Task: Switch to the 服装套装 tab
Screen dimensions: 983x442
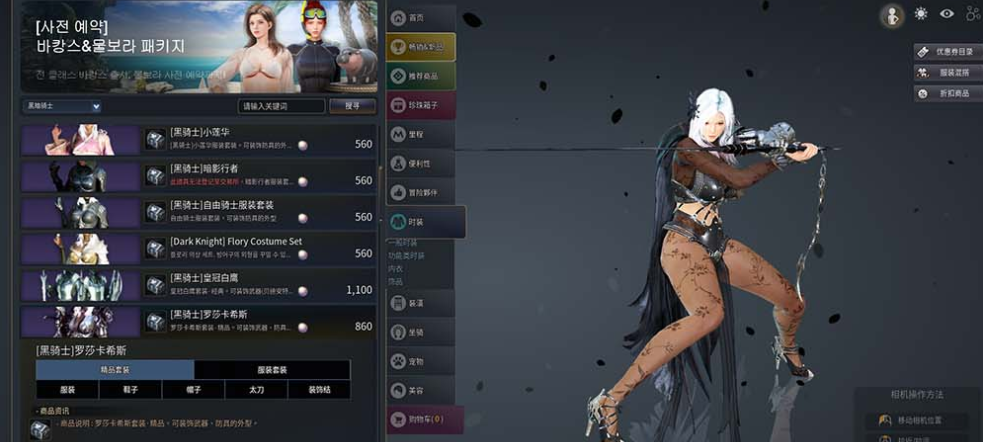Action: click(x=271, y=370)
